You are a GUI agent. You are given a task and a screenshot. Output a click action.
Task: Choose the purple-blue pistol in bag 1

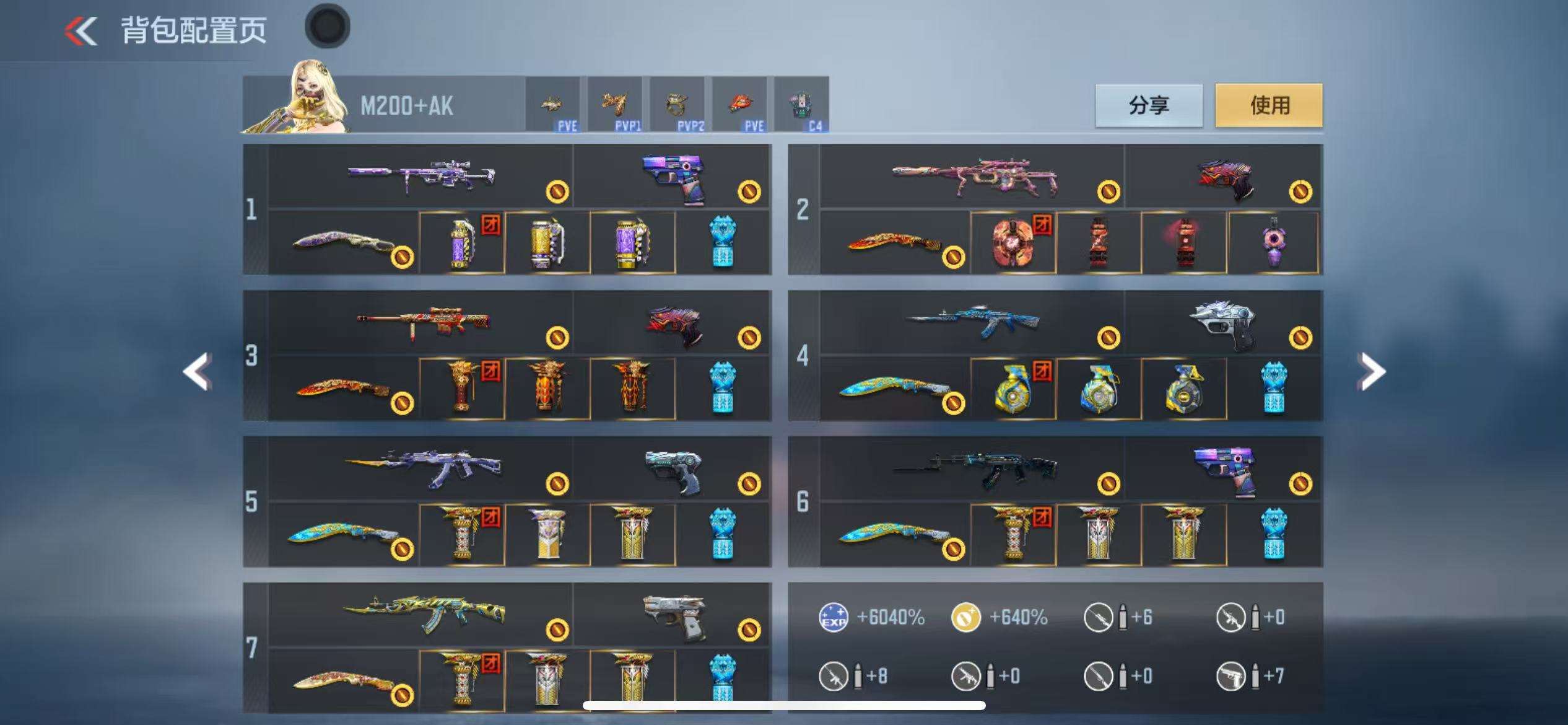point(674,177)
